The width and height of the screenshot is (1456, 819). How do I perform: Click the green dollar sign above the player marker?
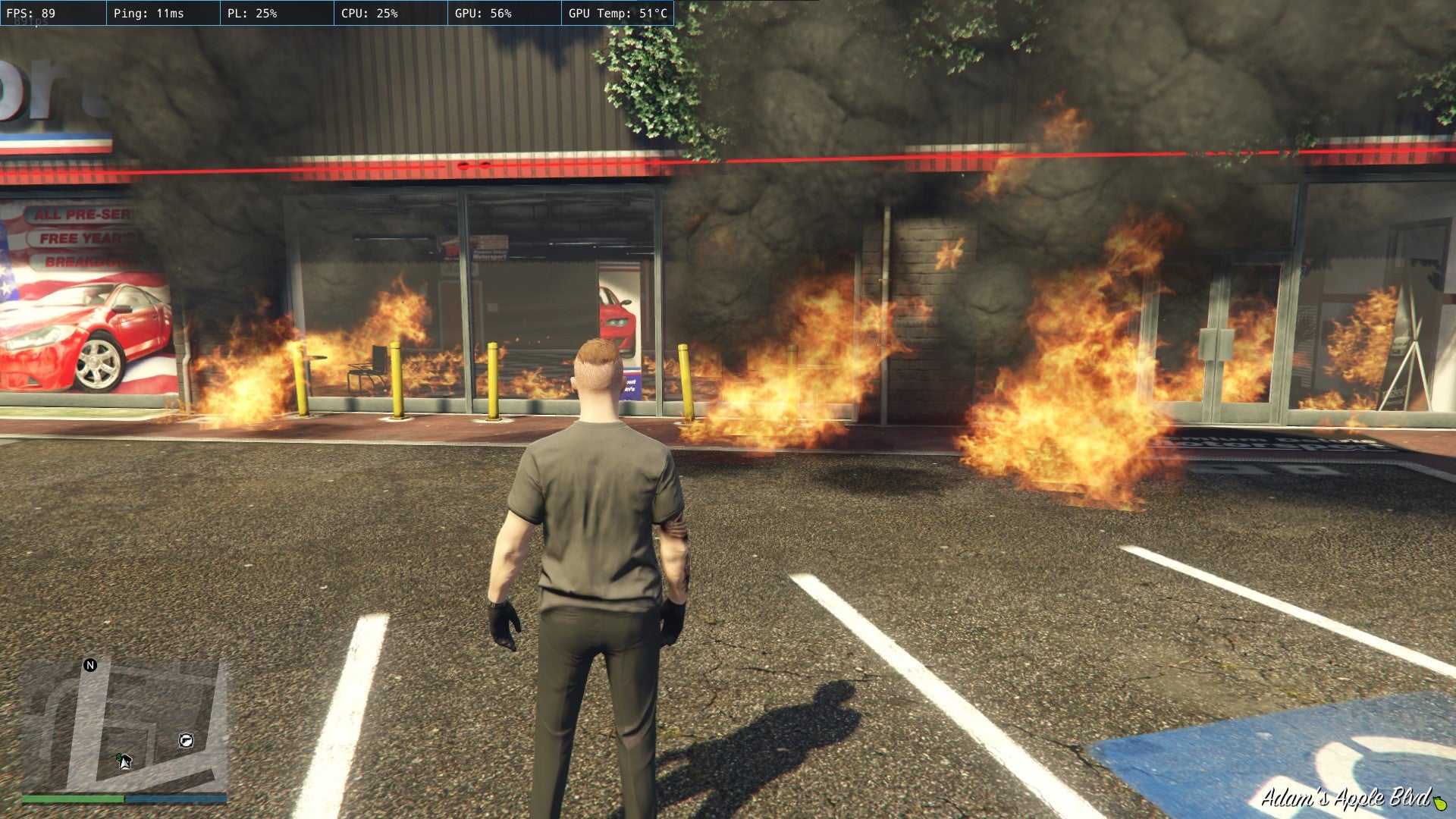tap(118, 756)
